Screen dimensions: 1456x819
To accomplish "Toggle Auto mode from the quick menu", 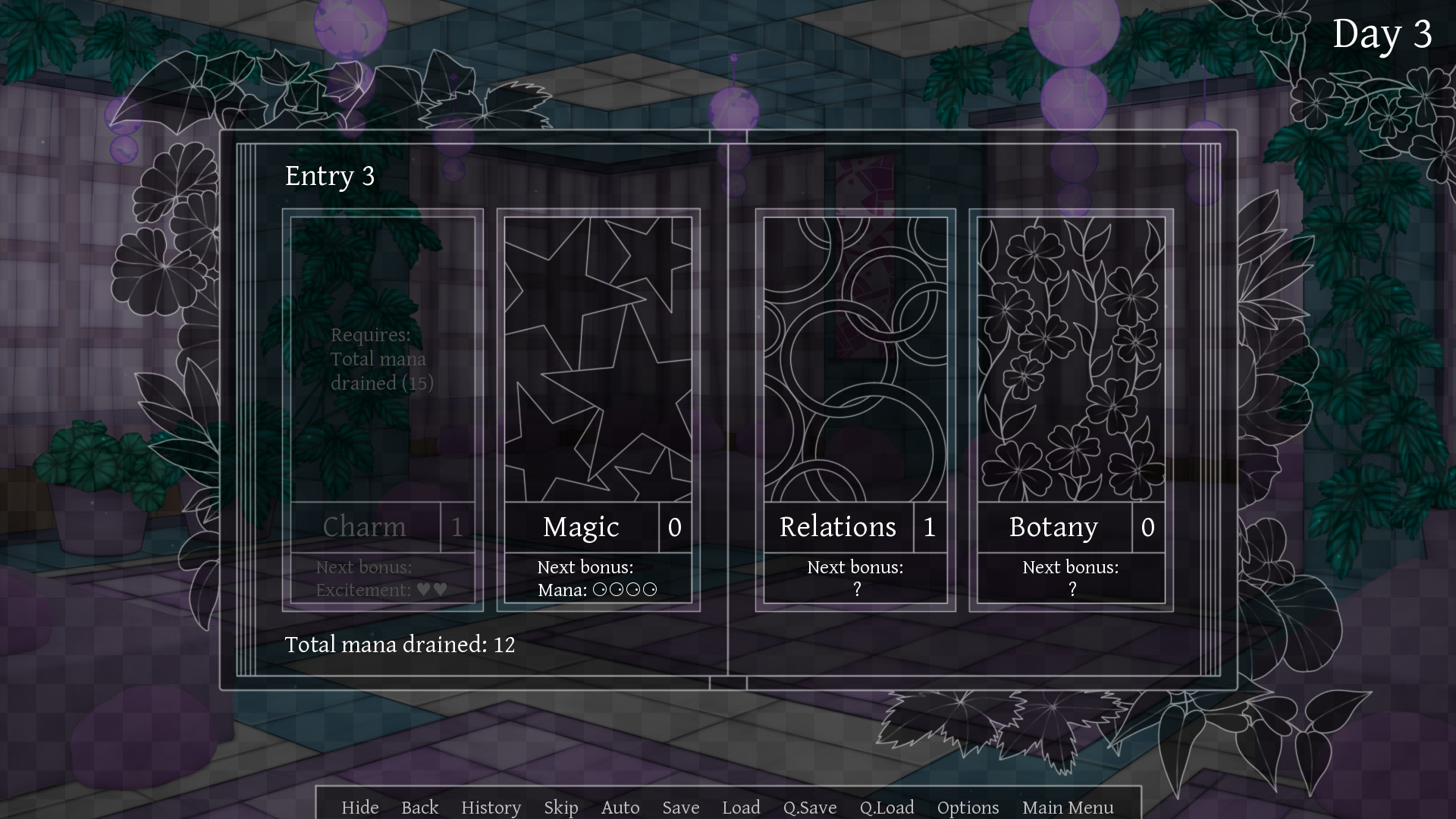I will click(x=620, y=807).
